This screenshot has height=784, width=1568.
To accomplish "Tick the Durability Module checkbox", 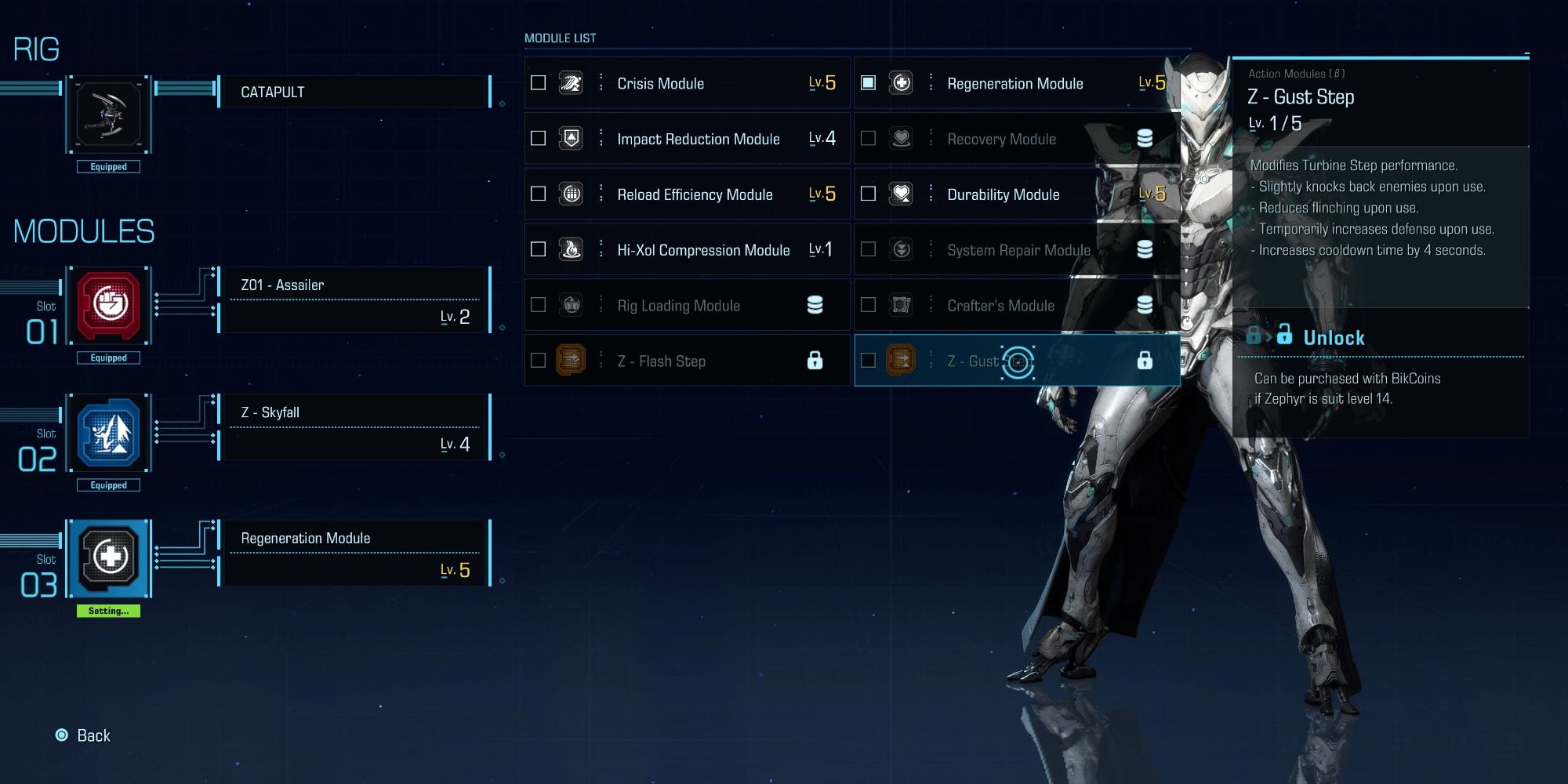I will click(868, 194).
